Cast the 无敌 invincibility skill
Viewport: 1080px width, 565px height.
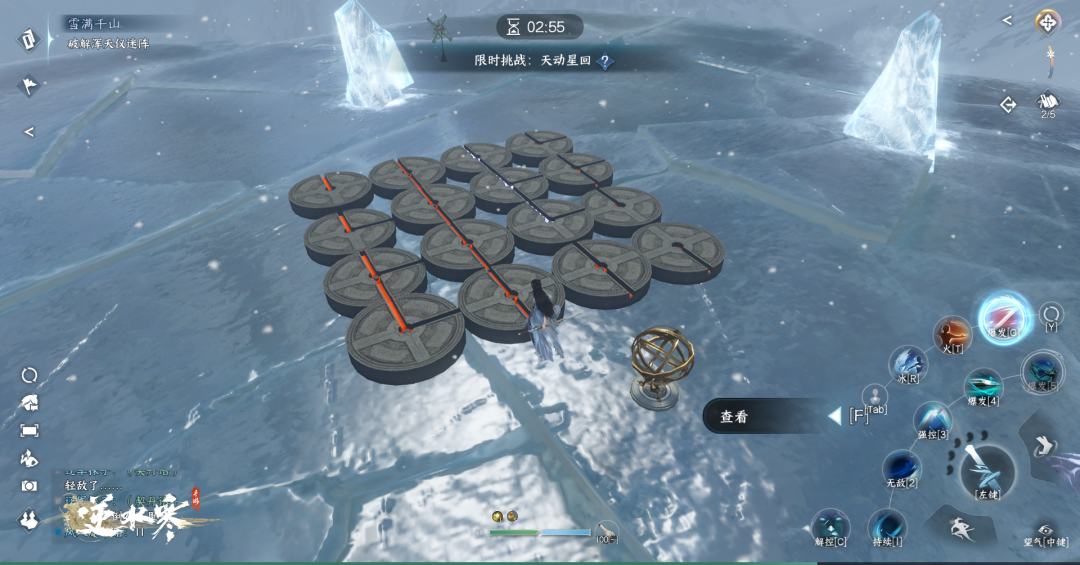coord(901,468)
